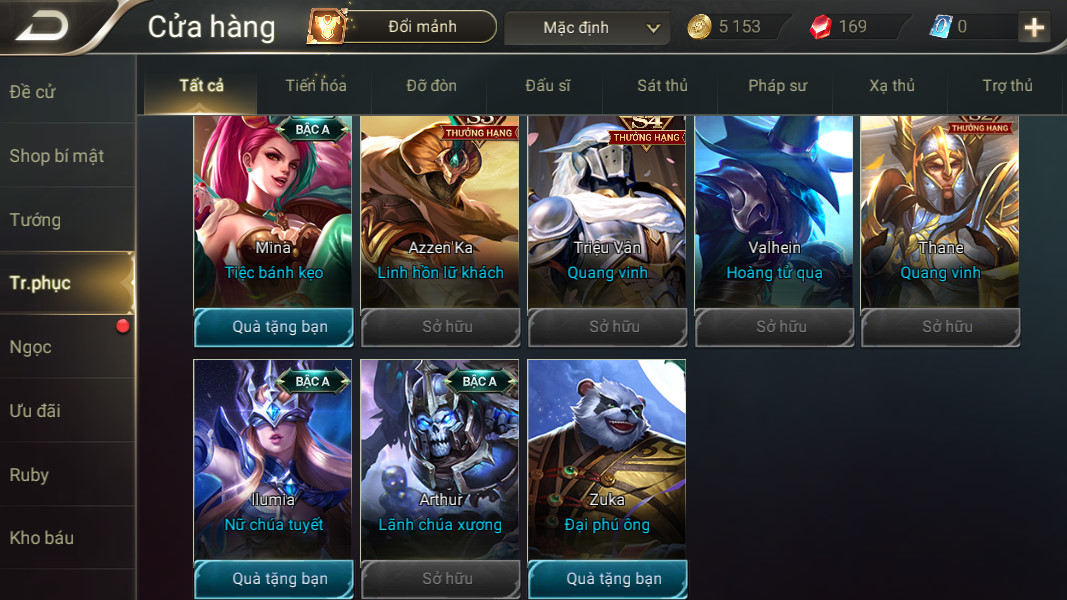Go back using the return arrow
The image size is (1067, 600).
[x=43, y=27]
